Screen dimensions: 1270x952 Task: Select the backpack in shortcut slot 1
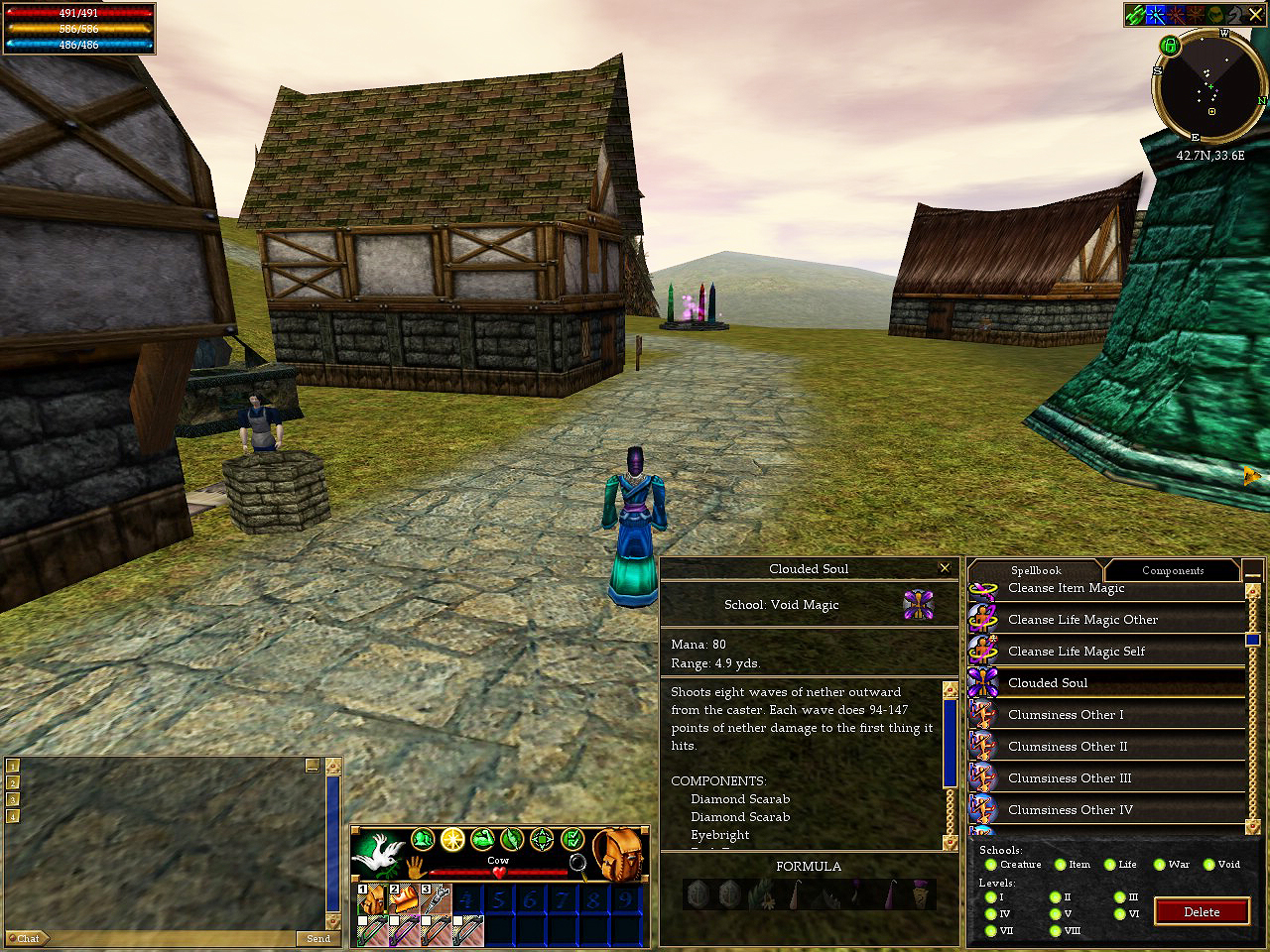[372, 900]
